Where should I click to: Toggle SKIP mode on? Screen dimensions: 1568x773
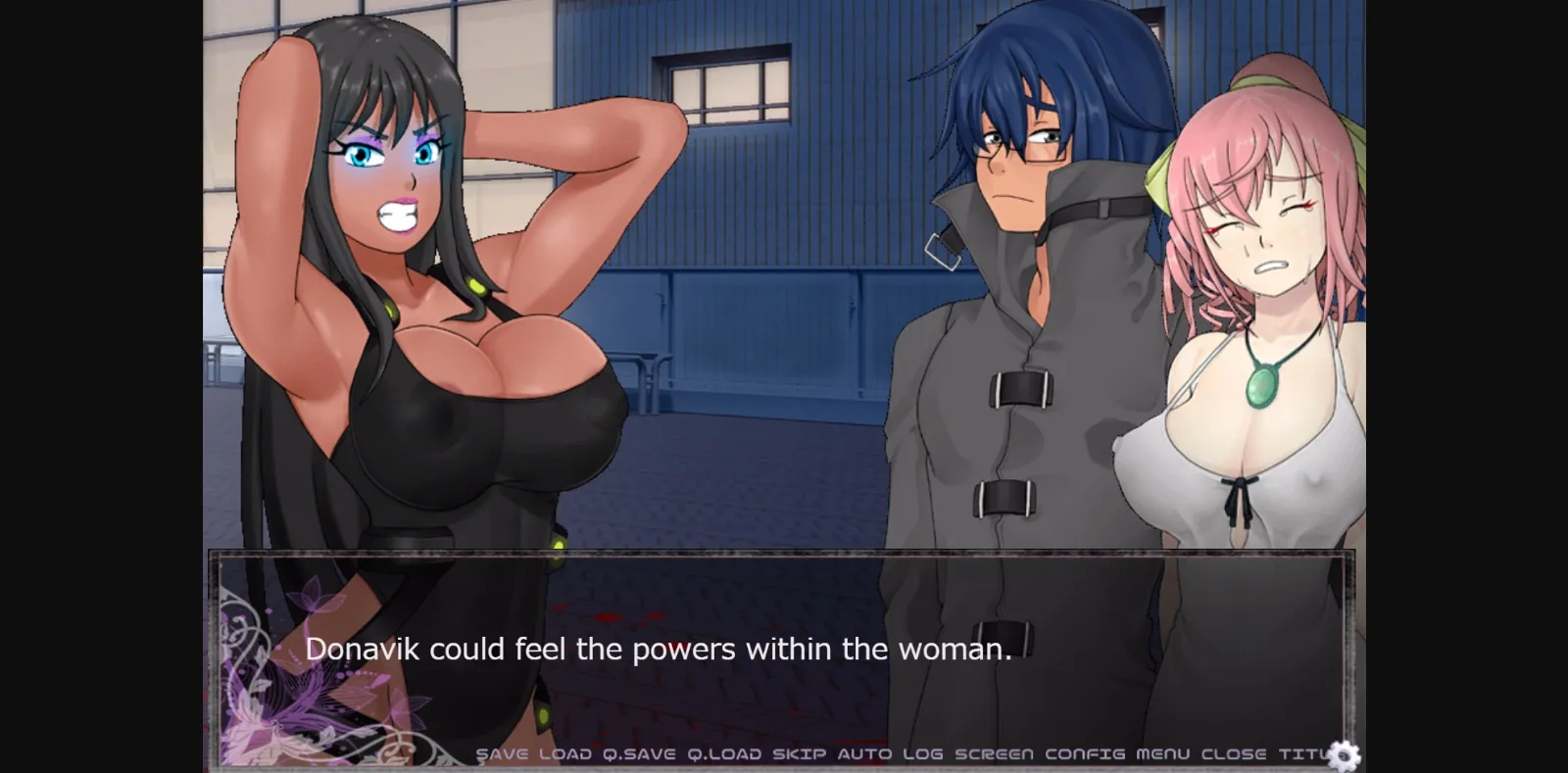coord(797,753)
